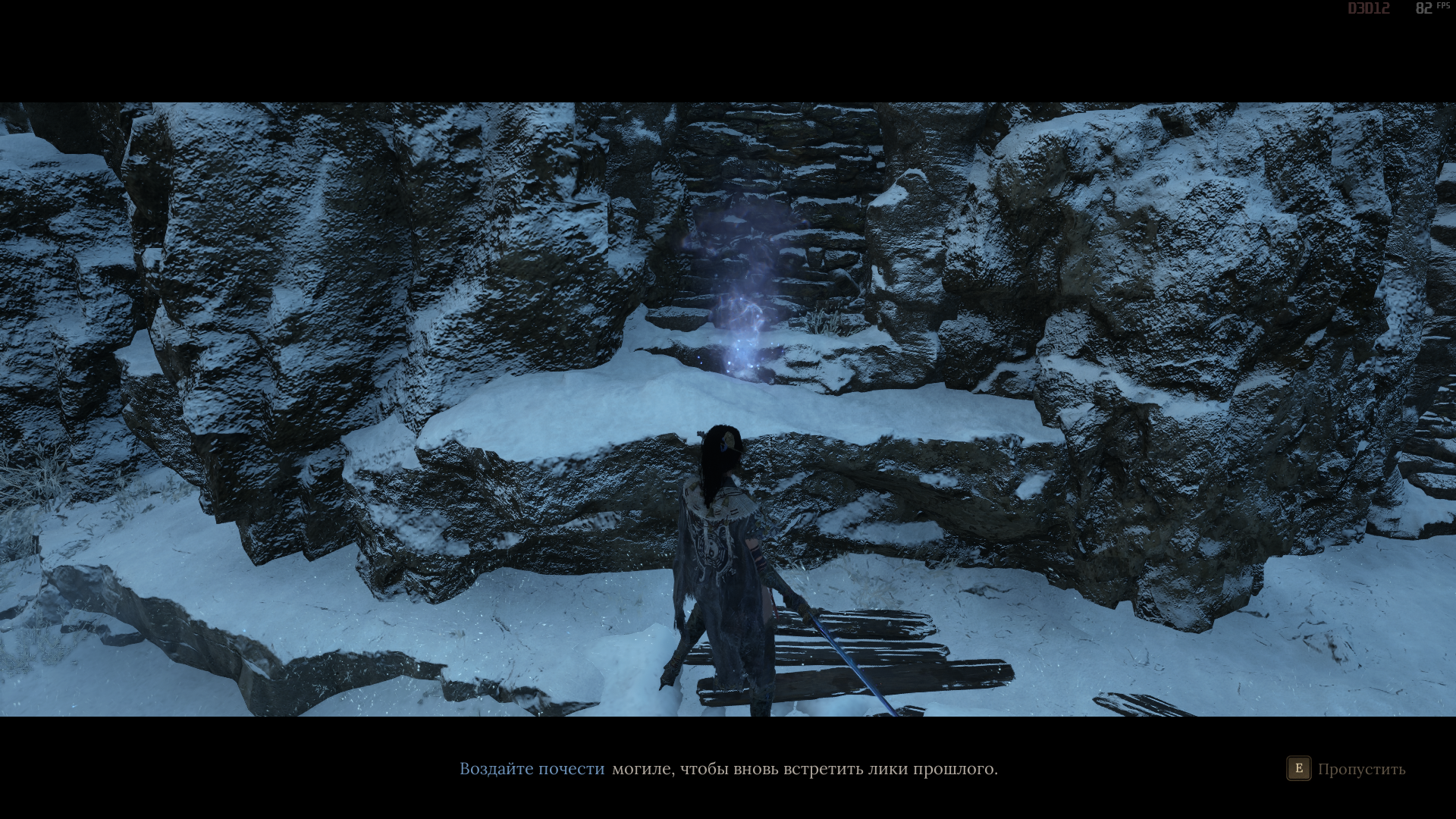Image resolution: width=1456 pixels, height=819 pixels.
Task: Click the 82 FPS counter readout
Action: click(1426, 9)
